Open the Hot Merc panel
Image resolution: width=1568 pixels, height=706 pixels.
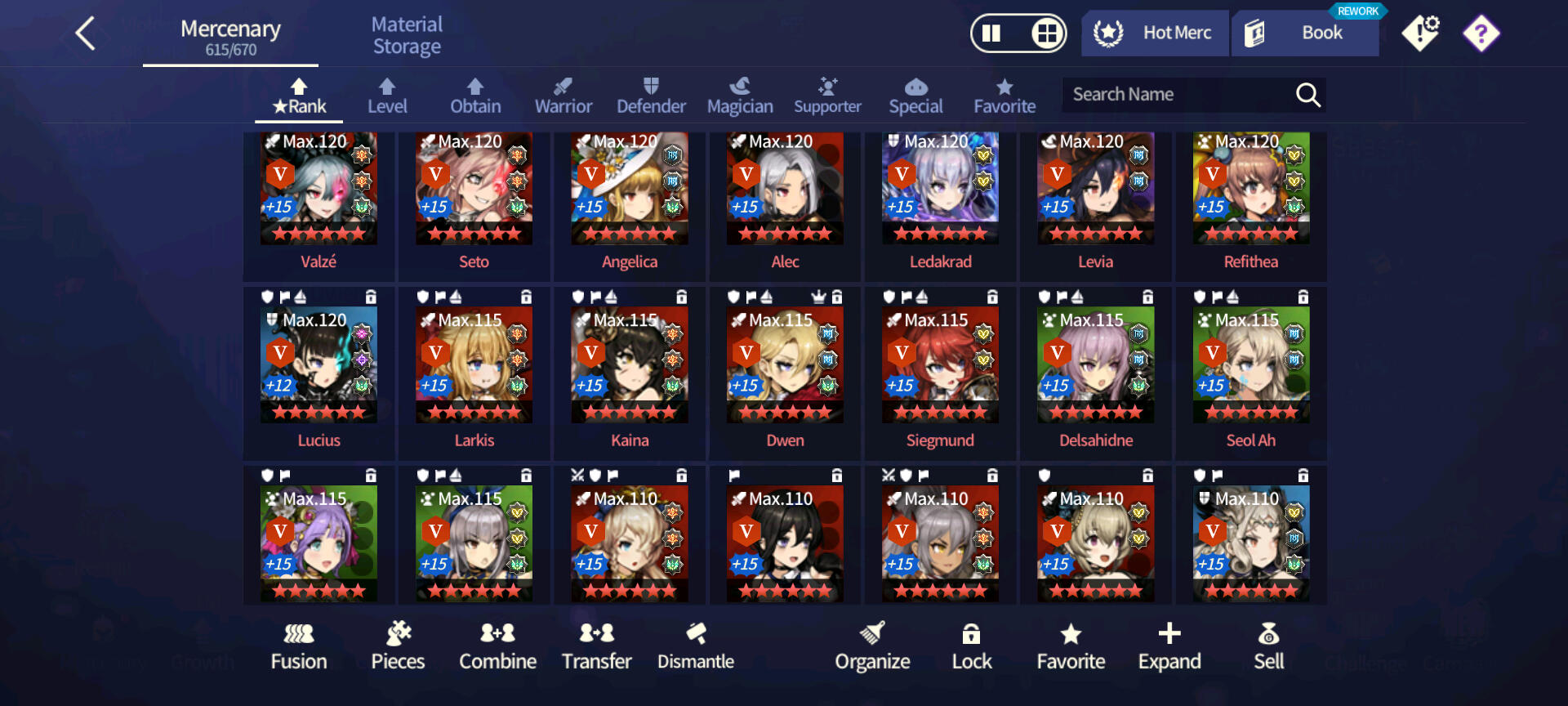coord(1155,34)
